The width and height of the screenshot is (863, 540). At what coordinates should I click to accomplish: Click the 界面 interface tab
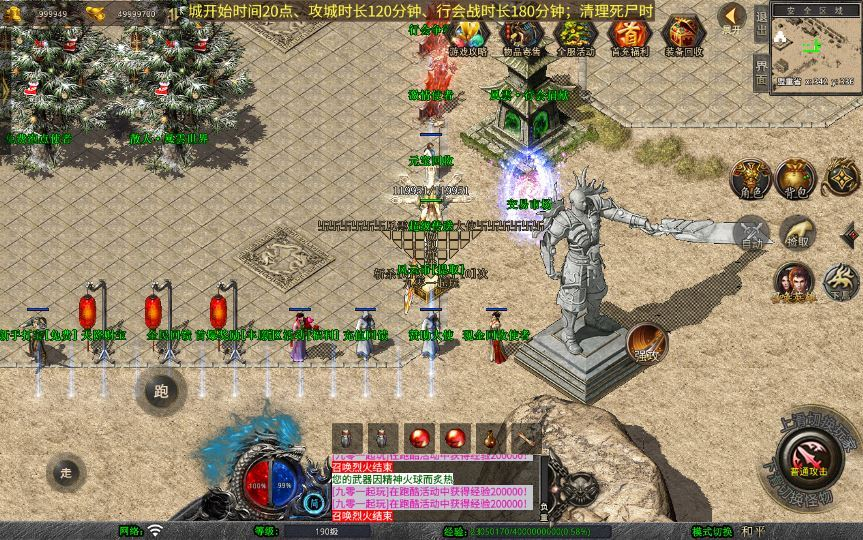coord(761,71)
